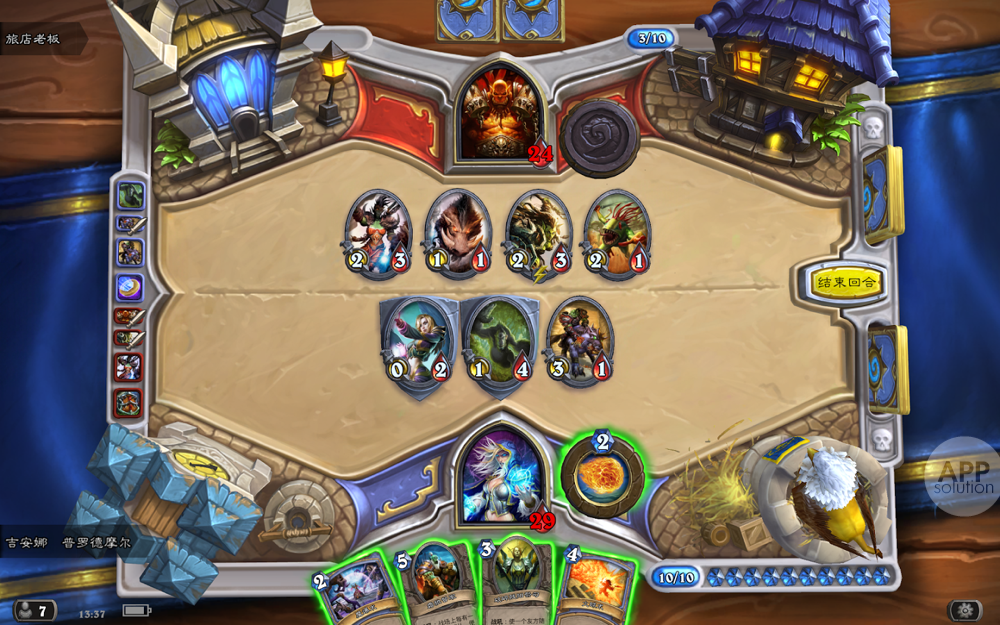Target the enemy 2/3 minion with lightning icon
The width and height of the screenshot is (1000, 625).
(x=538, y=234)
